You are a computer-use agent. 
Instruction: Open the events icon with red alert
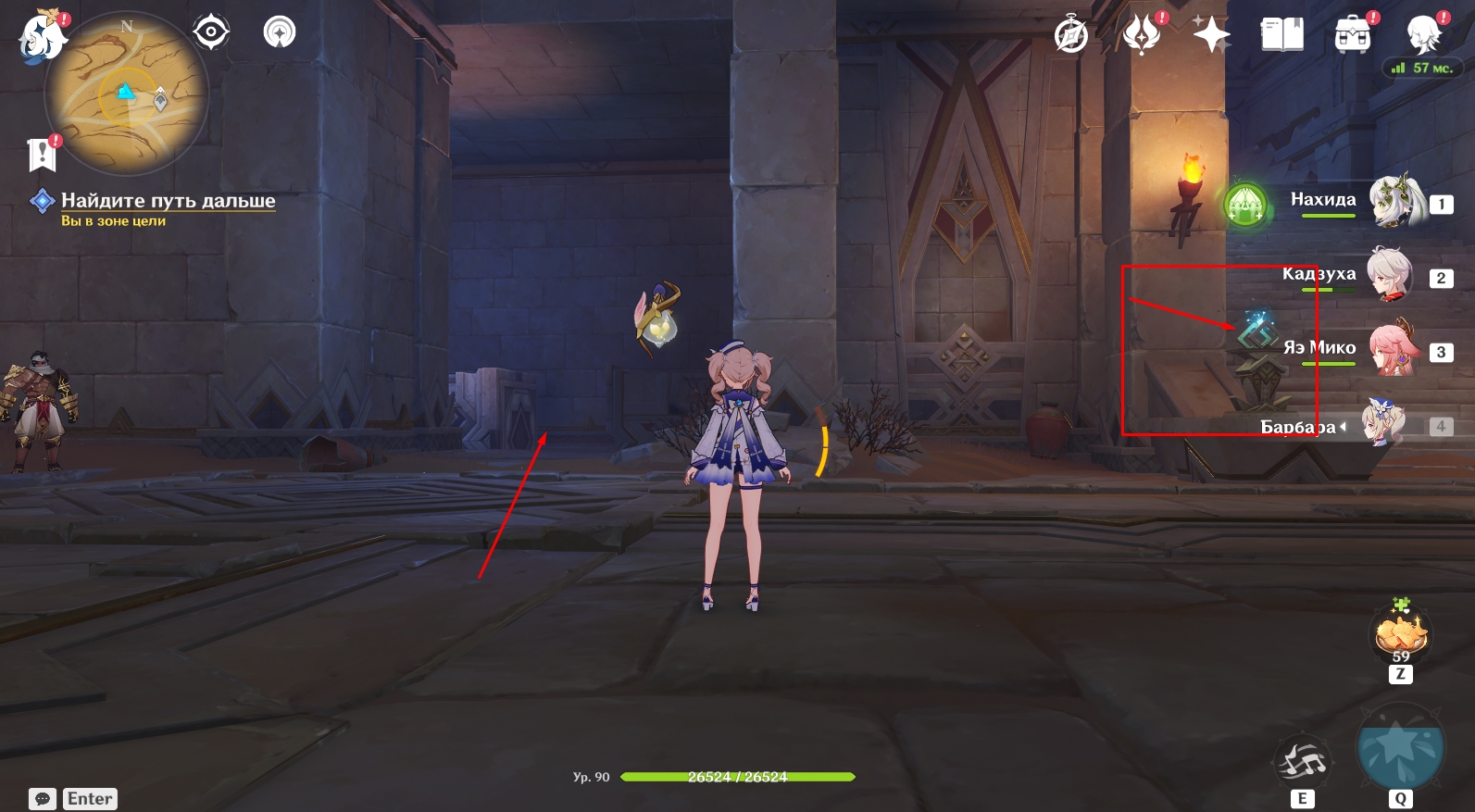click(1142, 35)
